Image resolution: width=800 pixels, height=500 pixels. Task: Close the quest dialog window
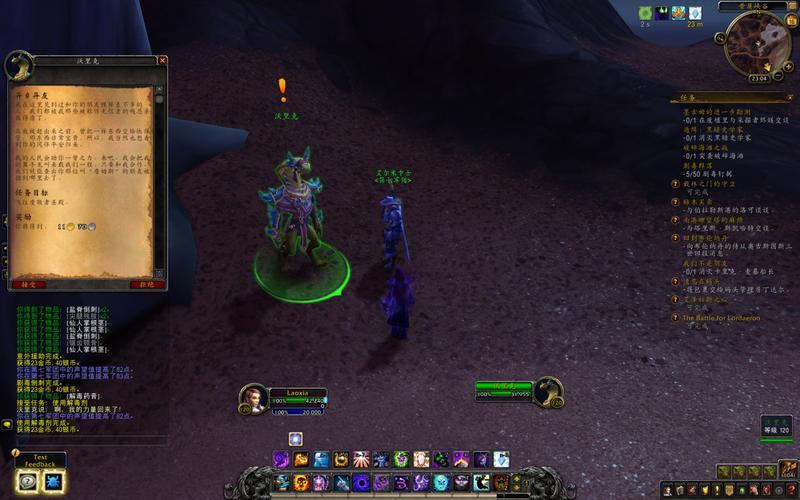[162, 60]
